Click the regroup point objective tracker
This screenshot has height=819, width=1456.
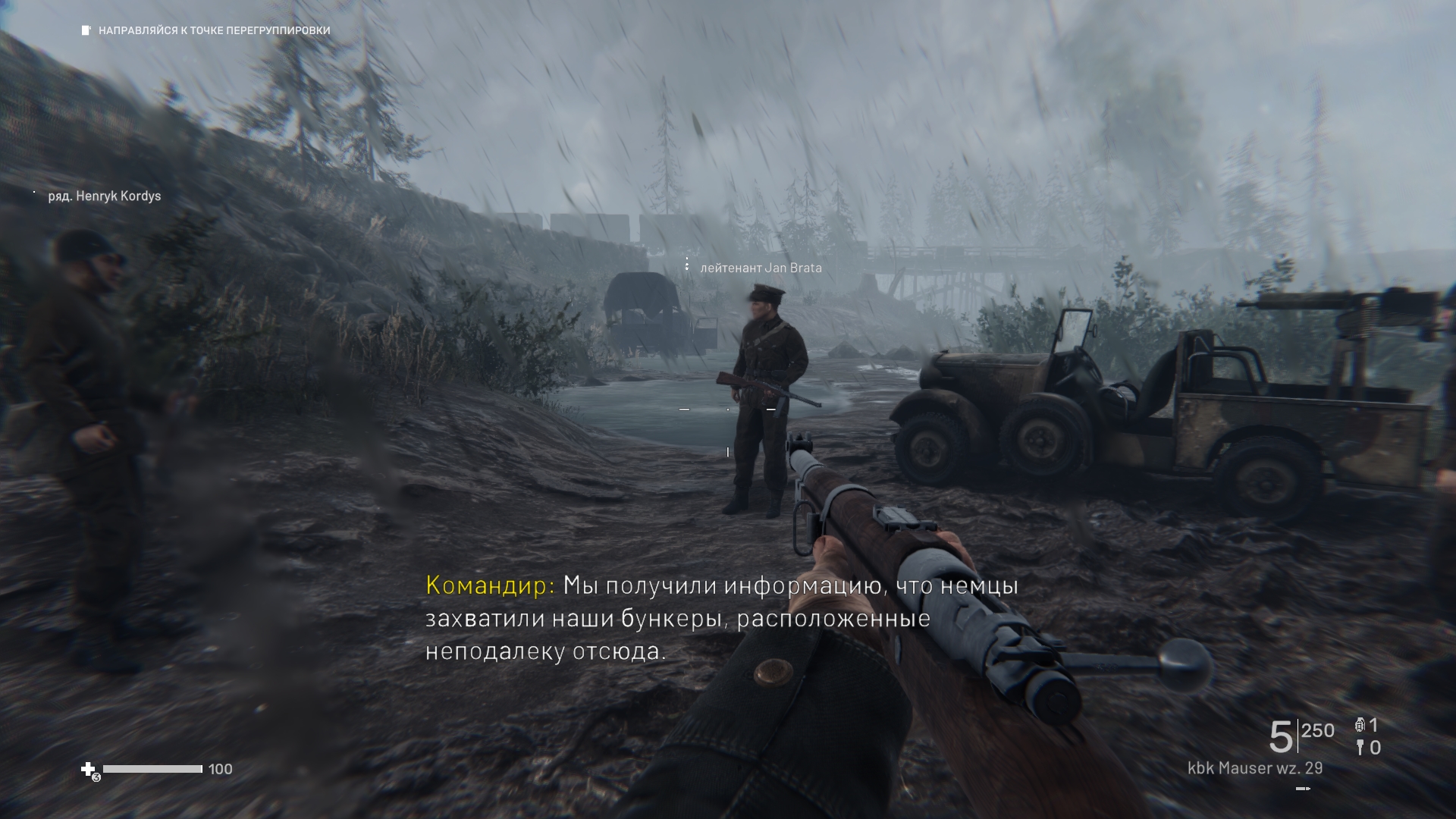(206, 31)
